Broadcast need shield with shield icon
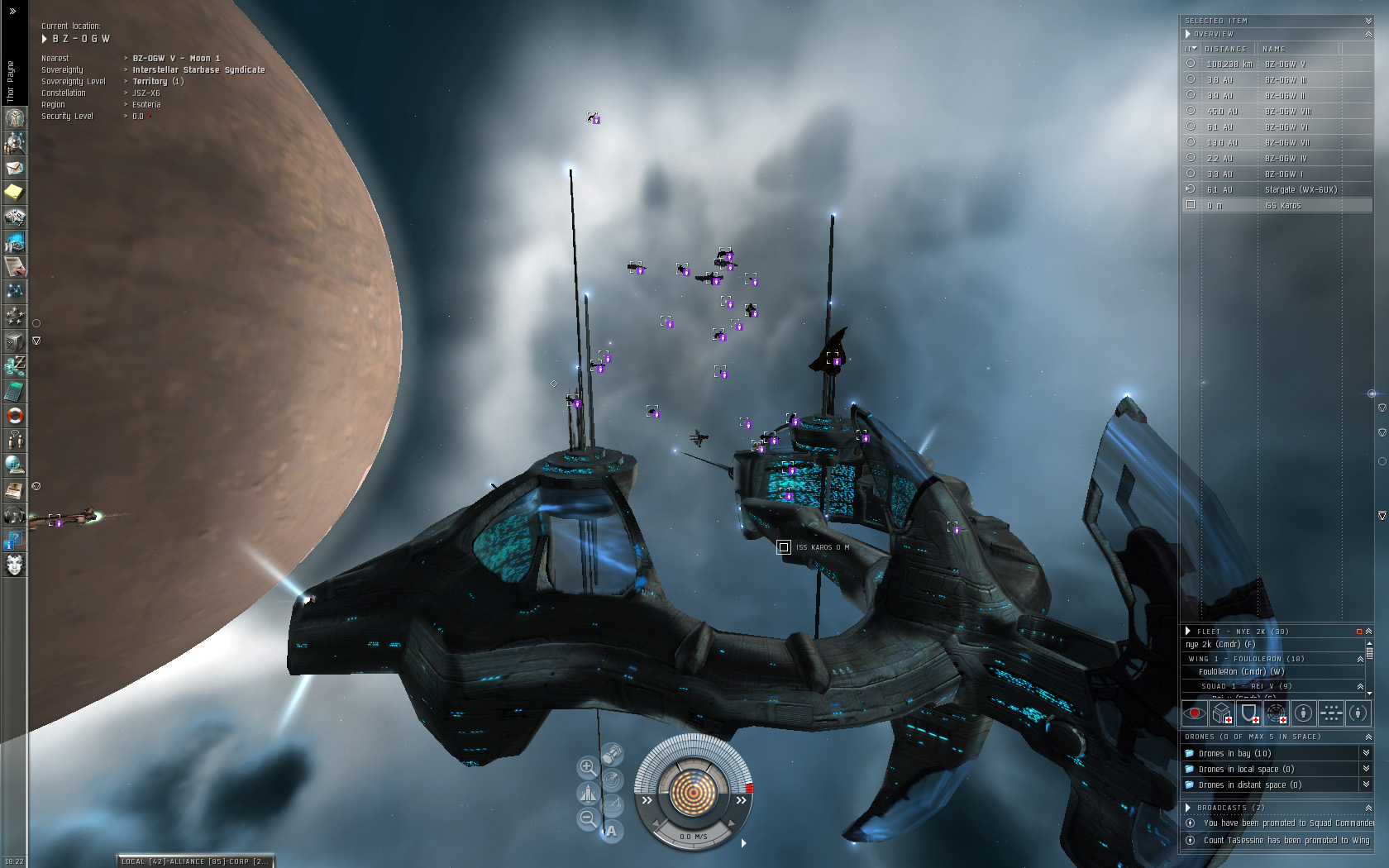The image size is (1389, 868). coord(1248,713)
